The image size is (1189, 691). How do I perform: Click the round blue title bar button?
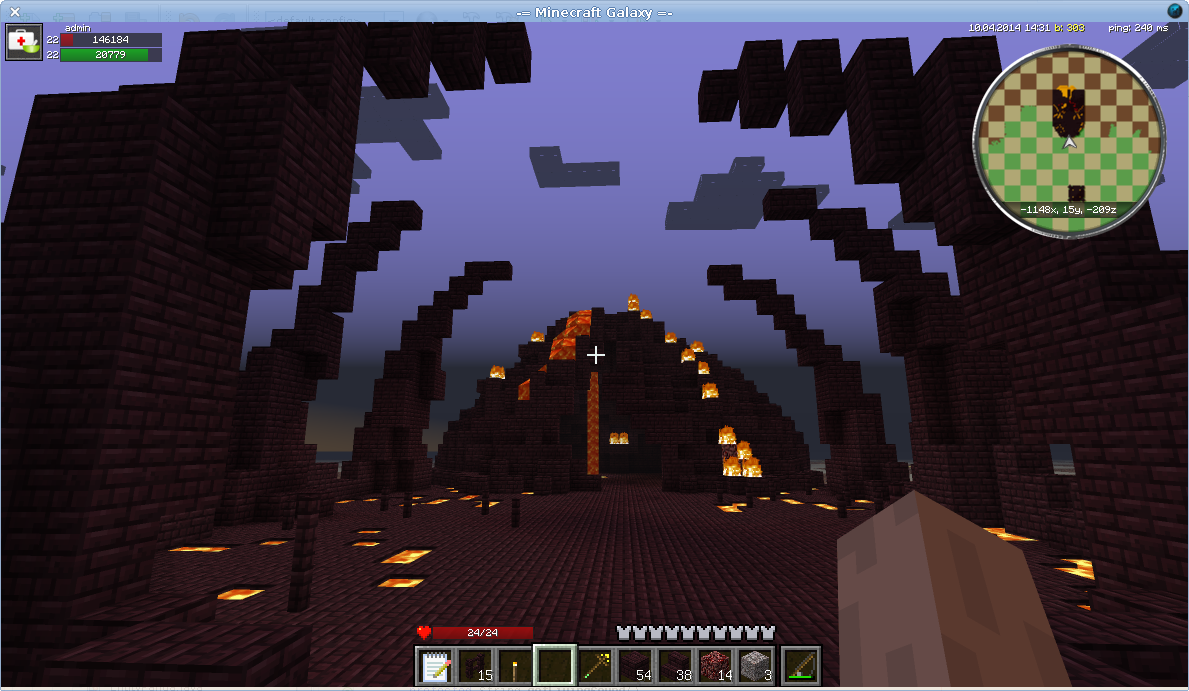[x=1174, y=10]
